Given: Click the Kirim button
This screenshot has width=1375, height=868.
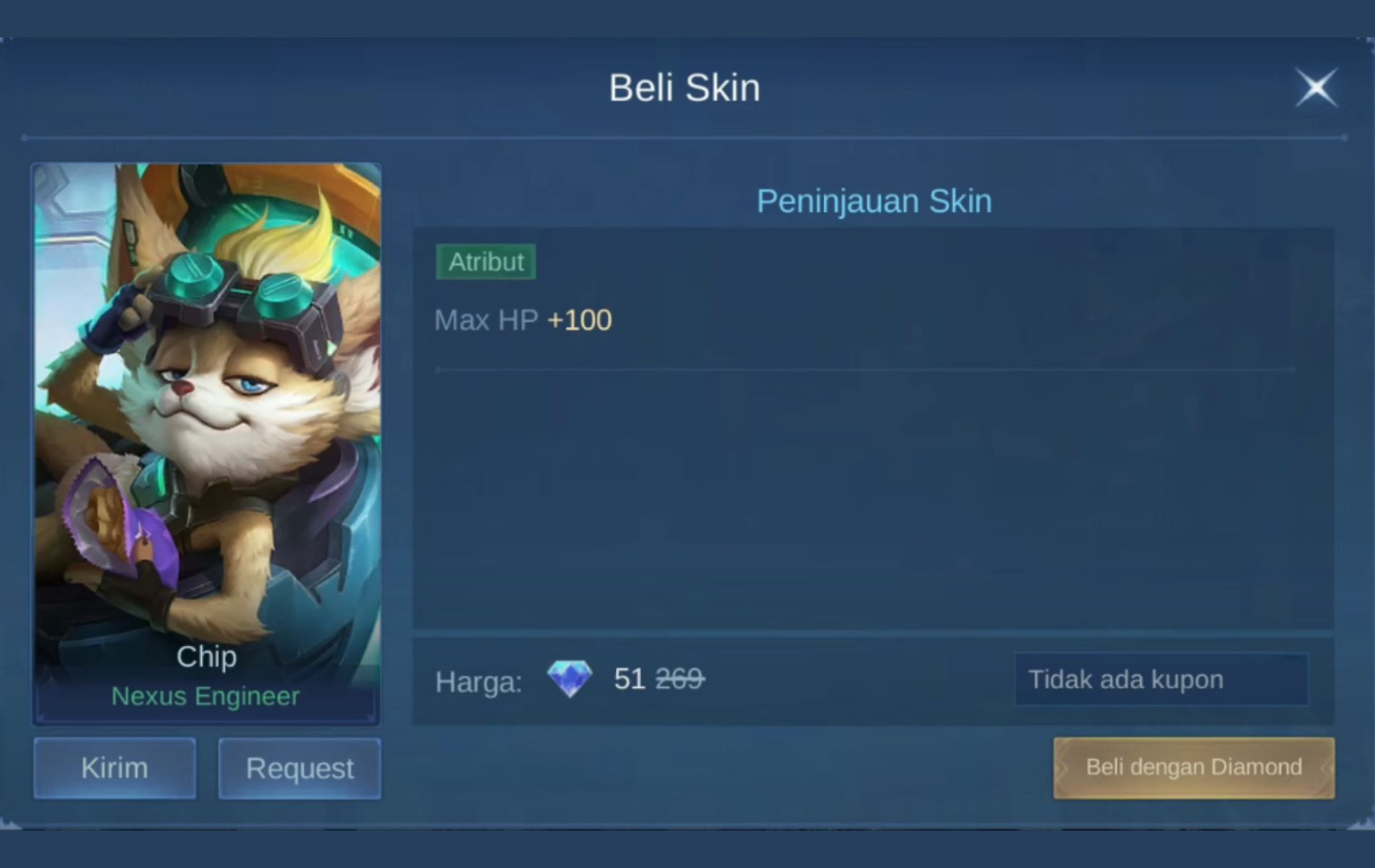Looking at the screenshot, I should (114, 767).
